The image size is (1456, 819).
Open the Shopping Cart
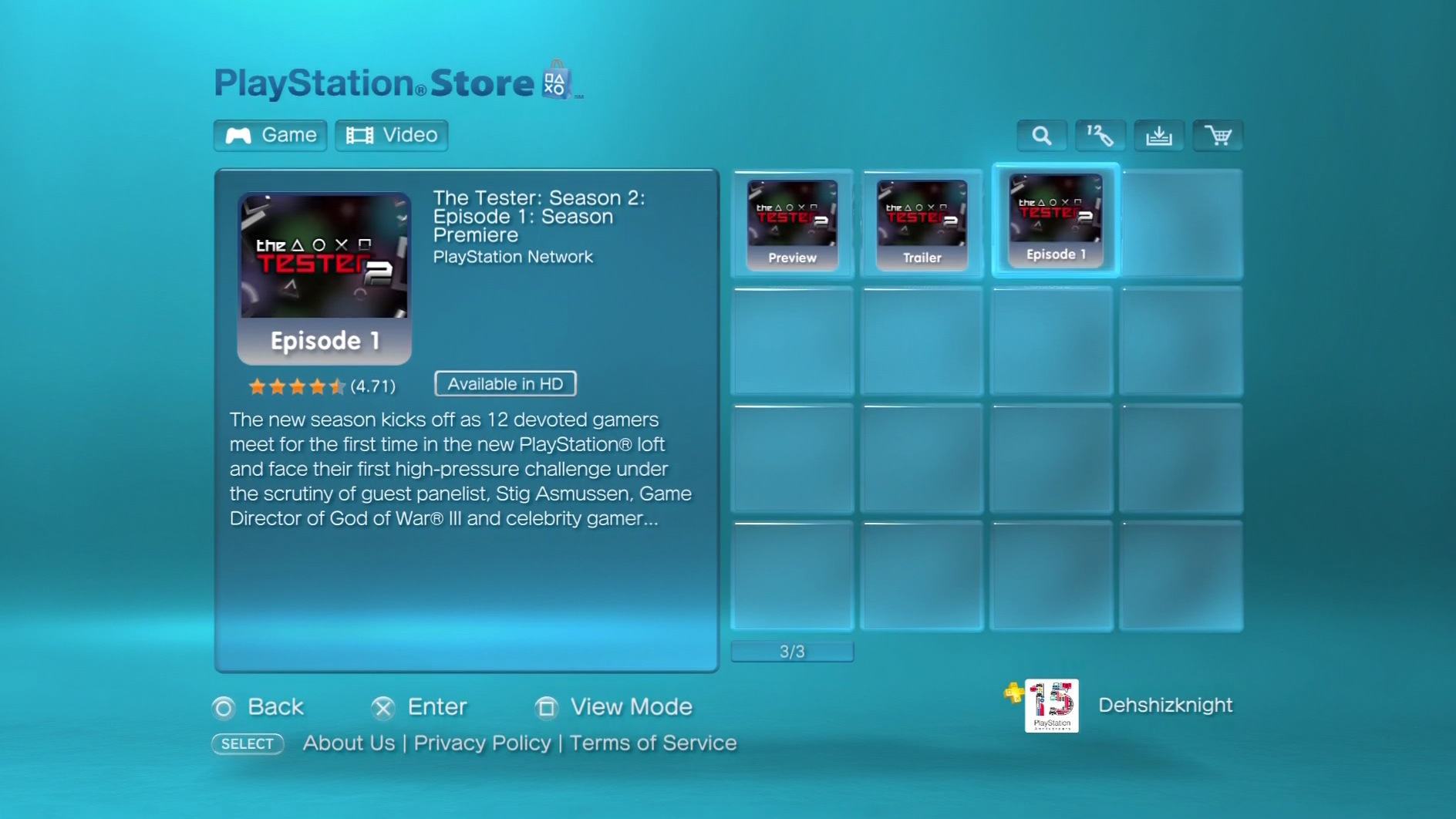[x=1217, y=135]
